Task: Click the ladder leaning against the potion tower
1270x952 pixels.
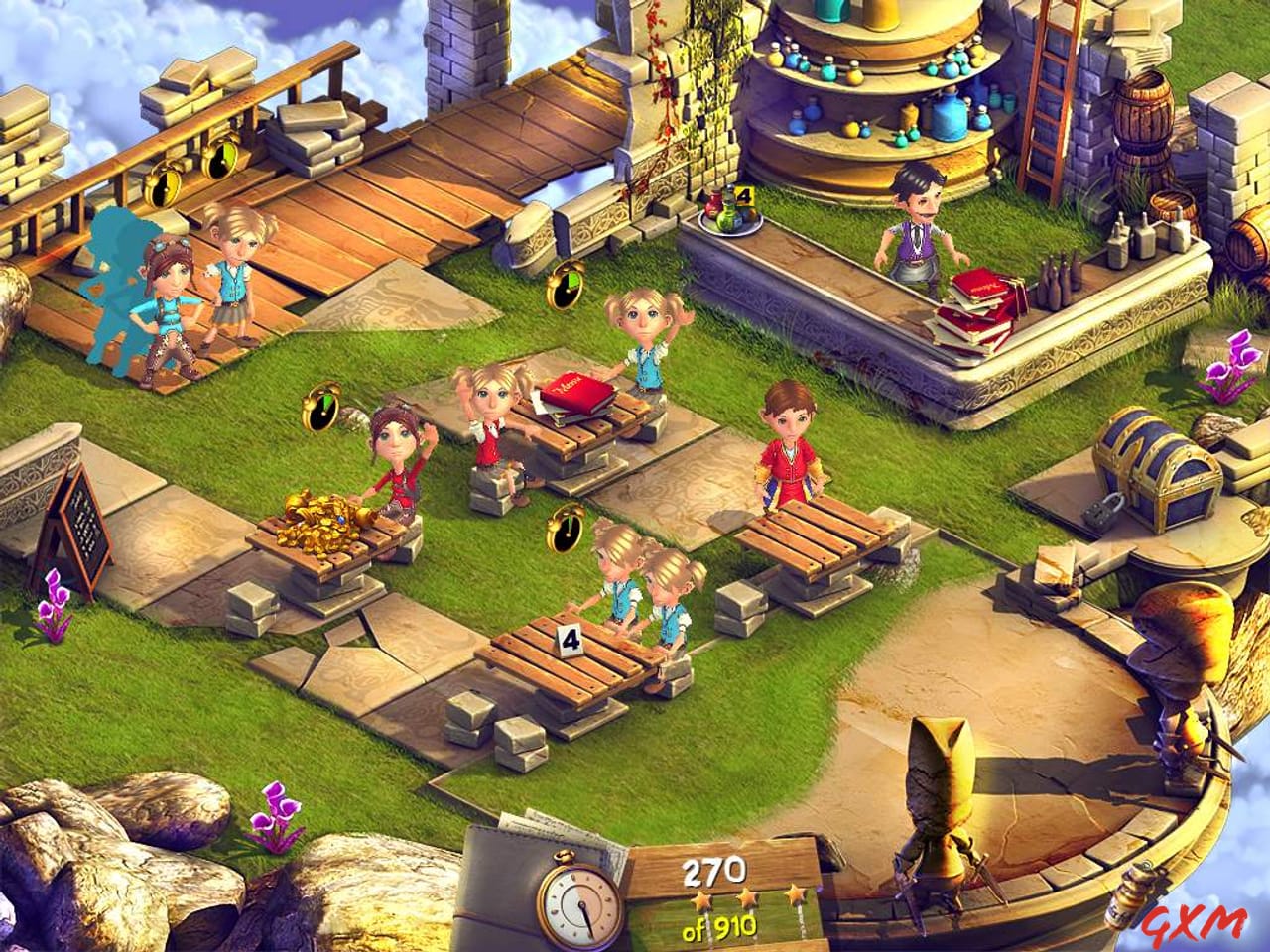Action: click(x=1047, y=94)
